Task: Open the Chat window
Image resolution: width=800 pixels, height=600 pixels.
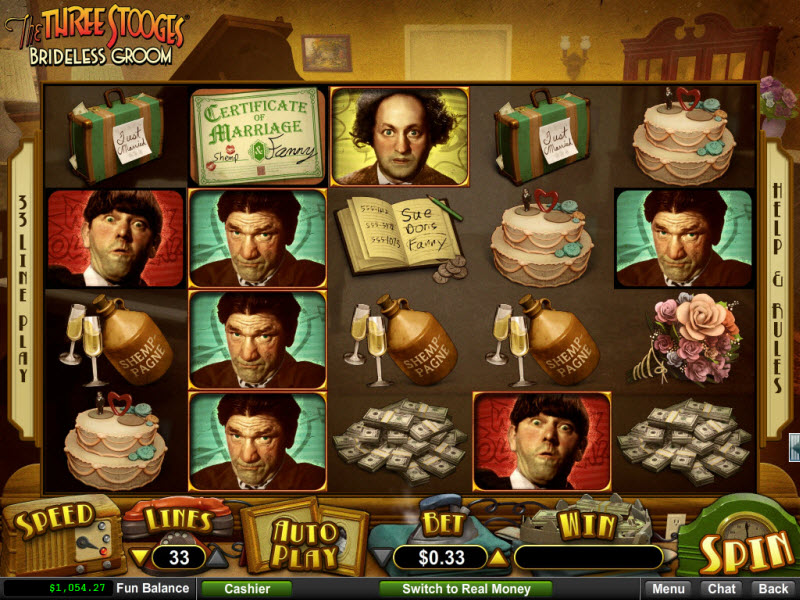Action: pyautogui.click(x=720, y=589)
